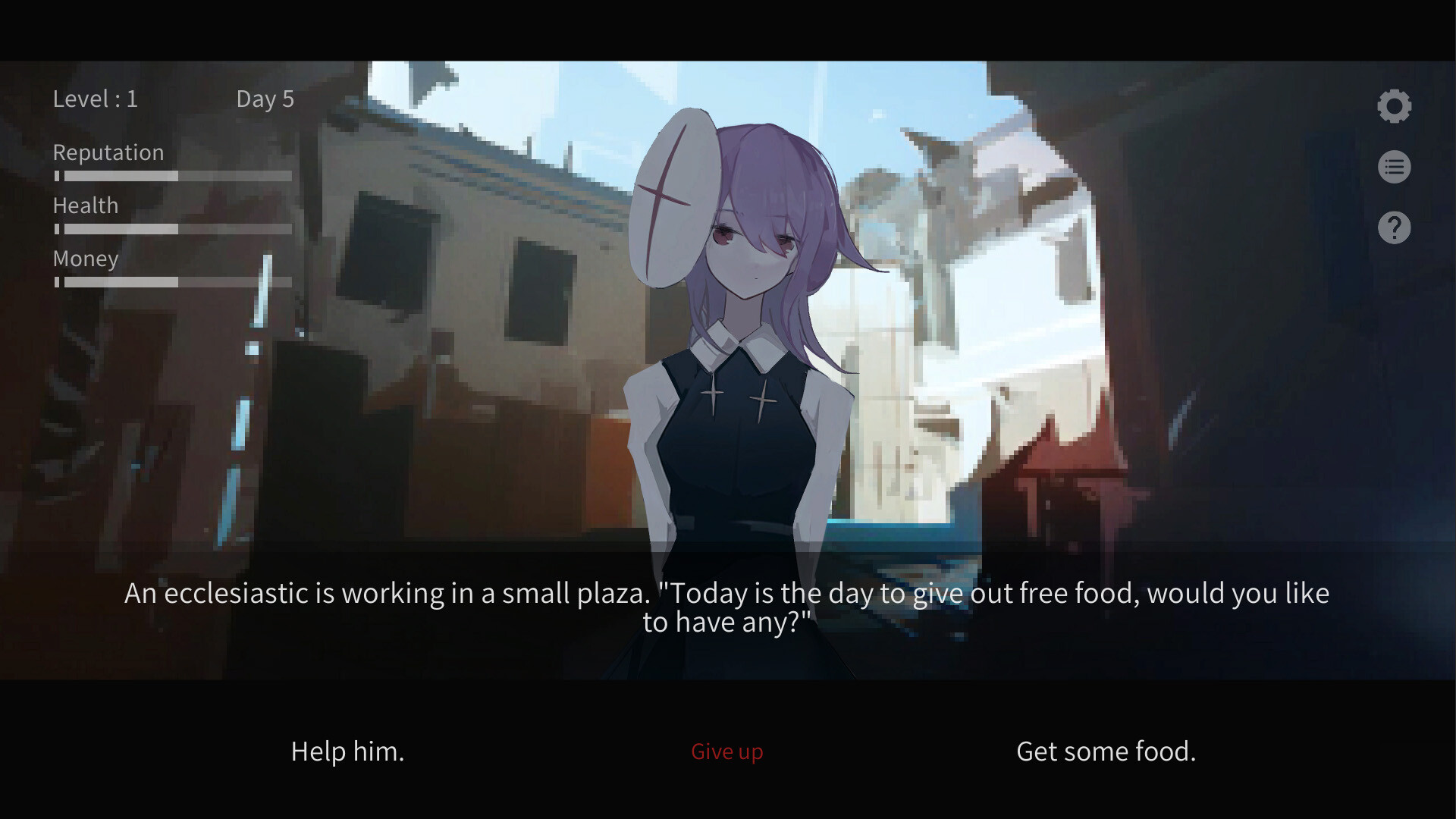The width and height of the screenshot is (1456, 819).
Task: Click the Money stat label
Action: click(85, 259)
